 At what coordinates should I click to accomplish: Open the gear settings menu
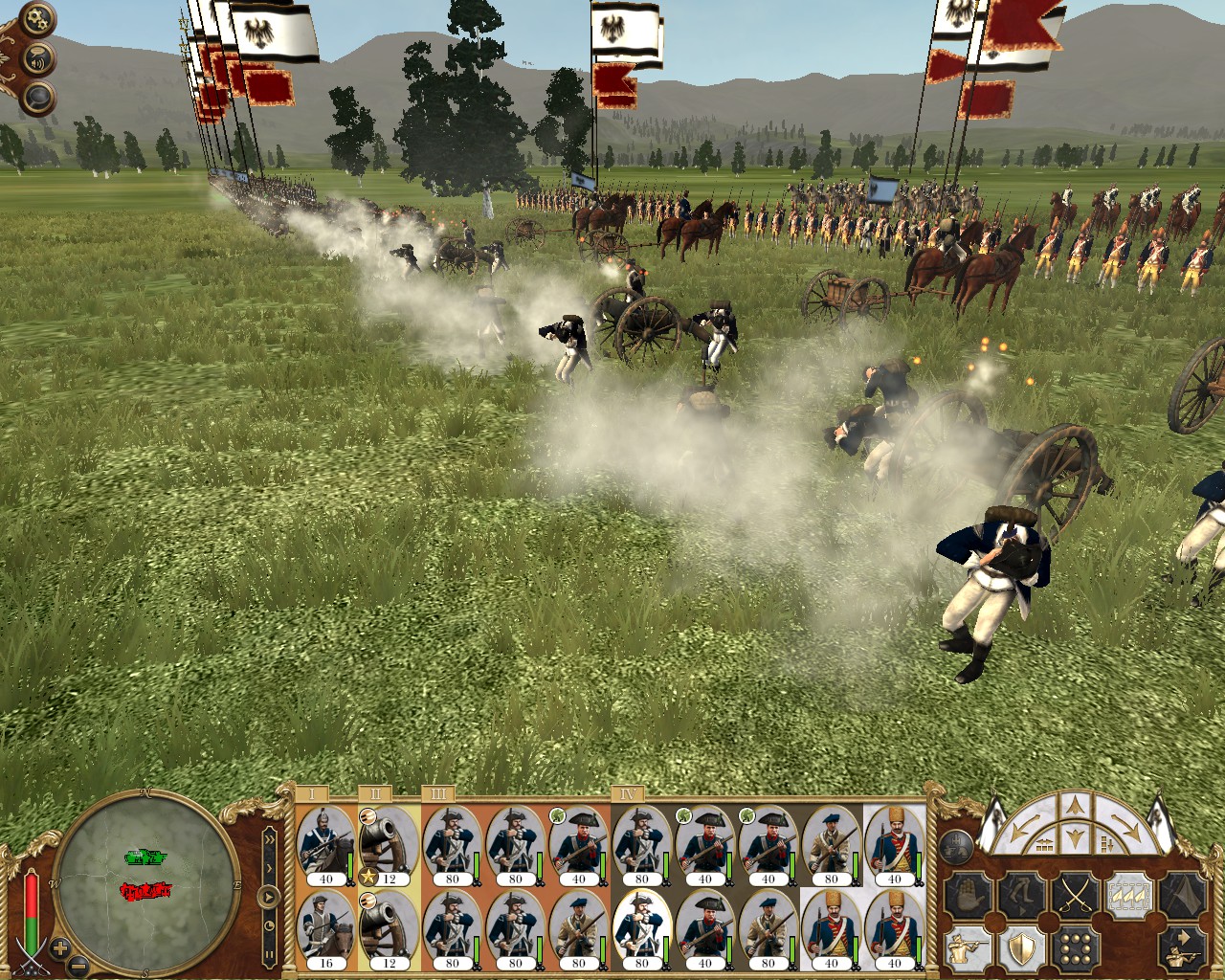coord(36,20)
